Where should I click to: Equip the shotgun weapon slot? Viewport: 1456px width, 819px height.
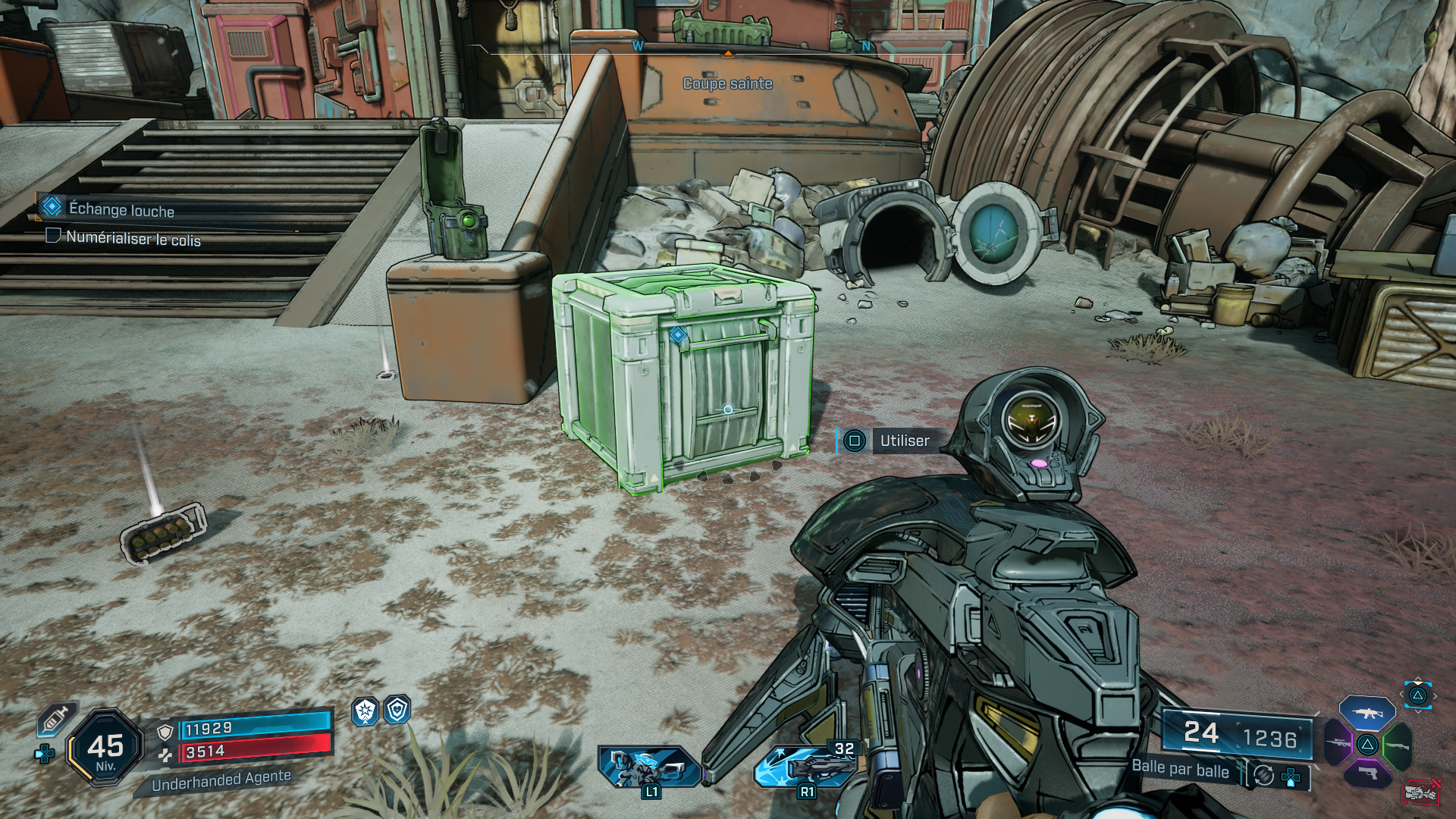click(x=1397, y=745)
